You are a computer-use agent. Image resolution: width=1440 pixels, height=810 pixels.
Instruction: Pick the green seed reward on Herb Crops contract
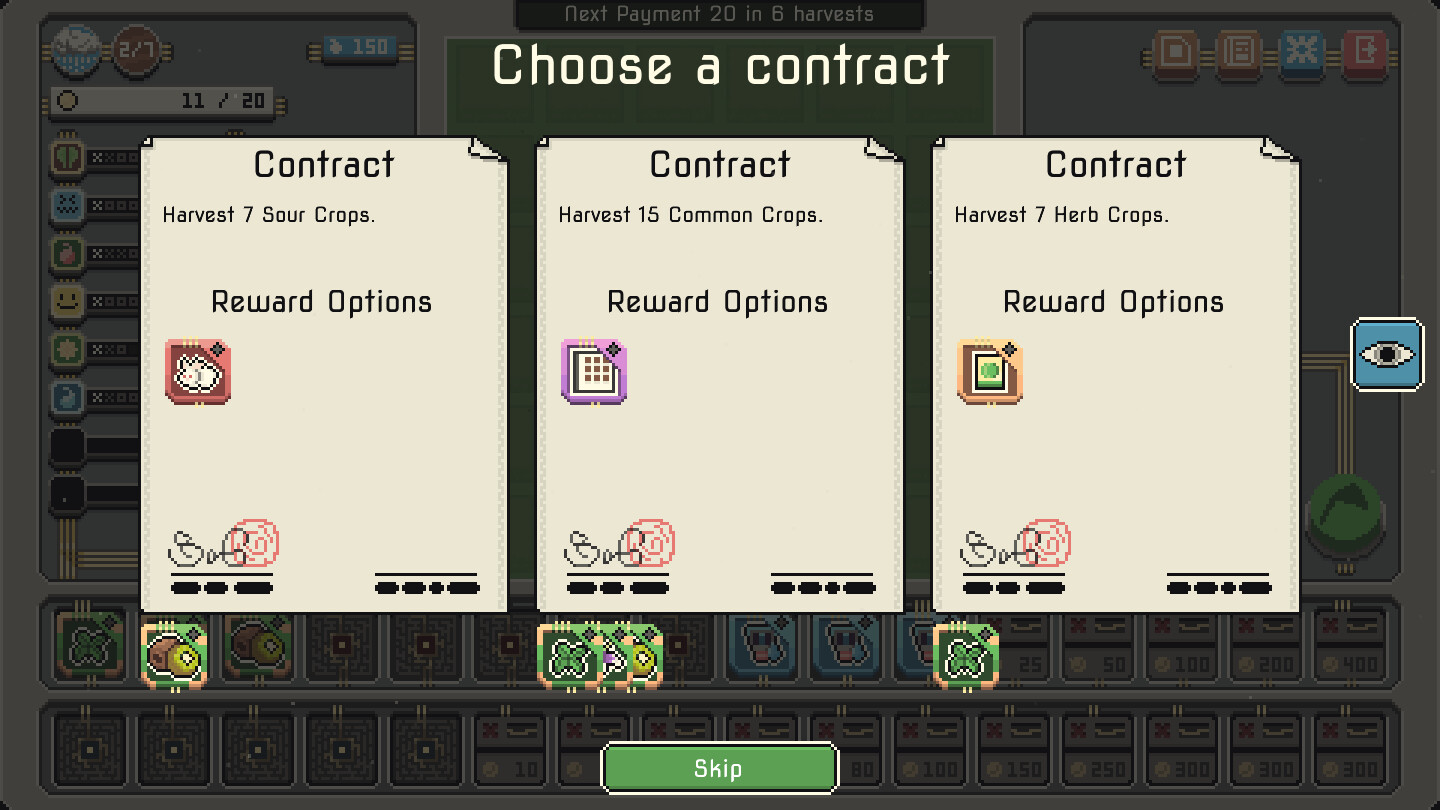[989, 372]
